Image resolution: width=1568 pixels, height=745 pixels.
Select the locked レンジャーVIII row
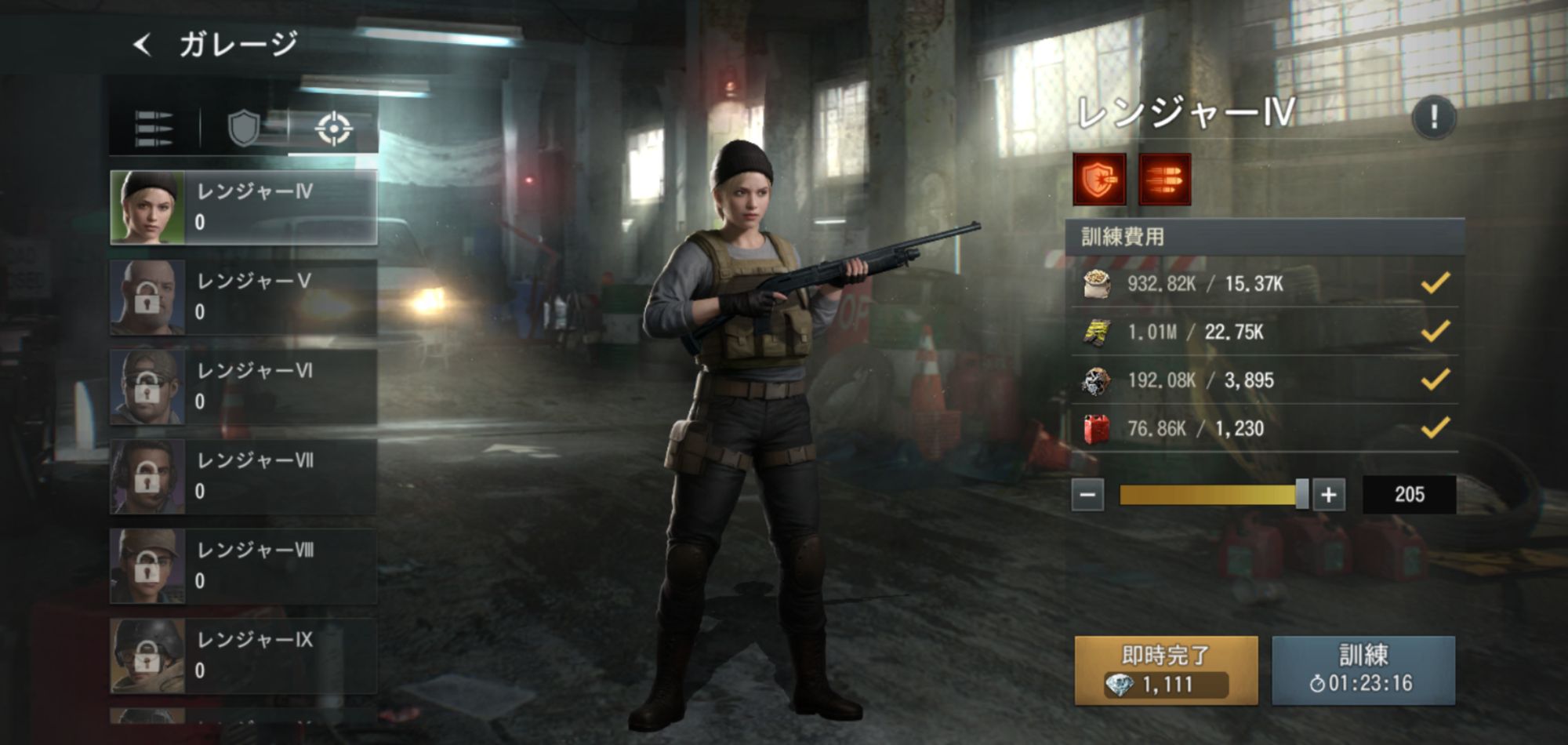(x=244, y=566)
